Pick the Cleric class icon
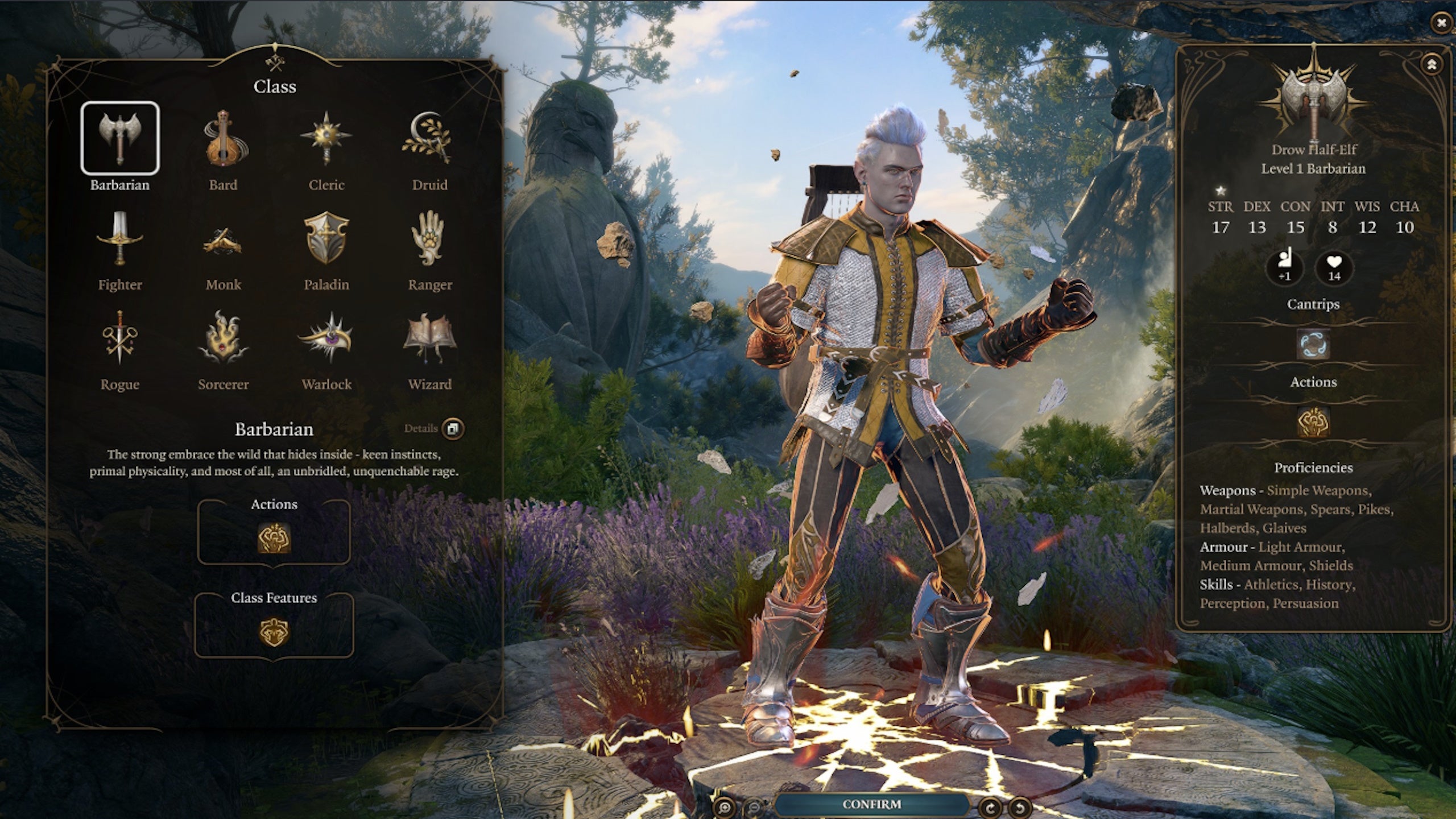This screenshot has width=1456, height=819. point(326,138)
